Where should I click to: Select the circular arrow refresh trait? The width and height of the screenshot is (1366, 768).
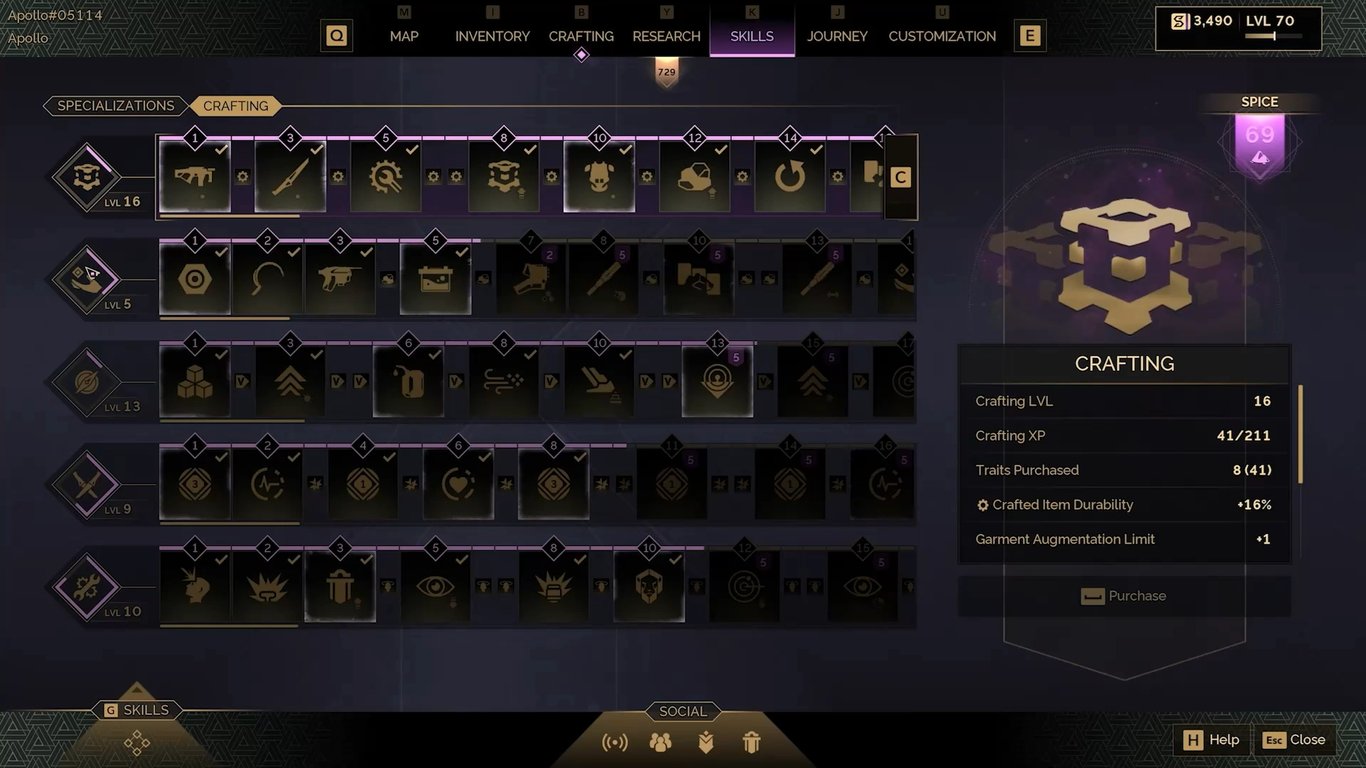[x=790, y=177]
